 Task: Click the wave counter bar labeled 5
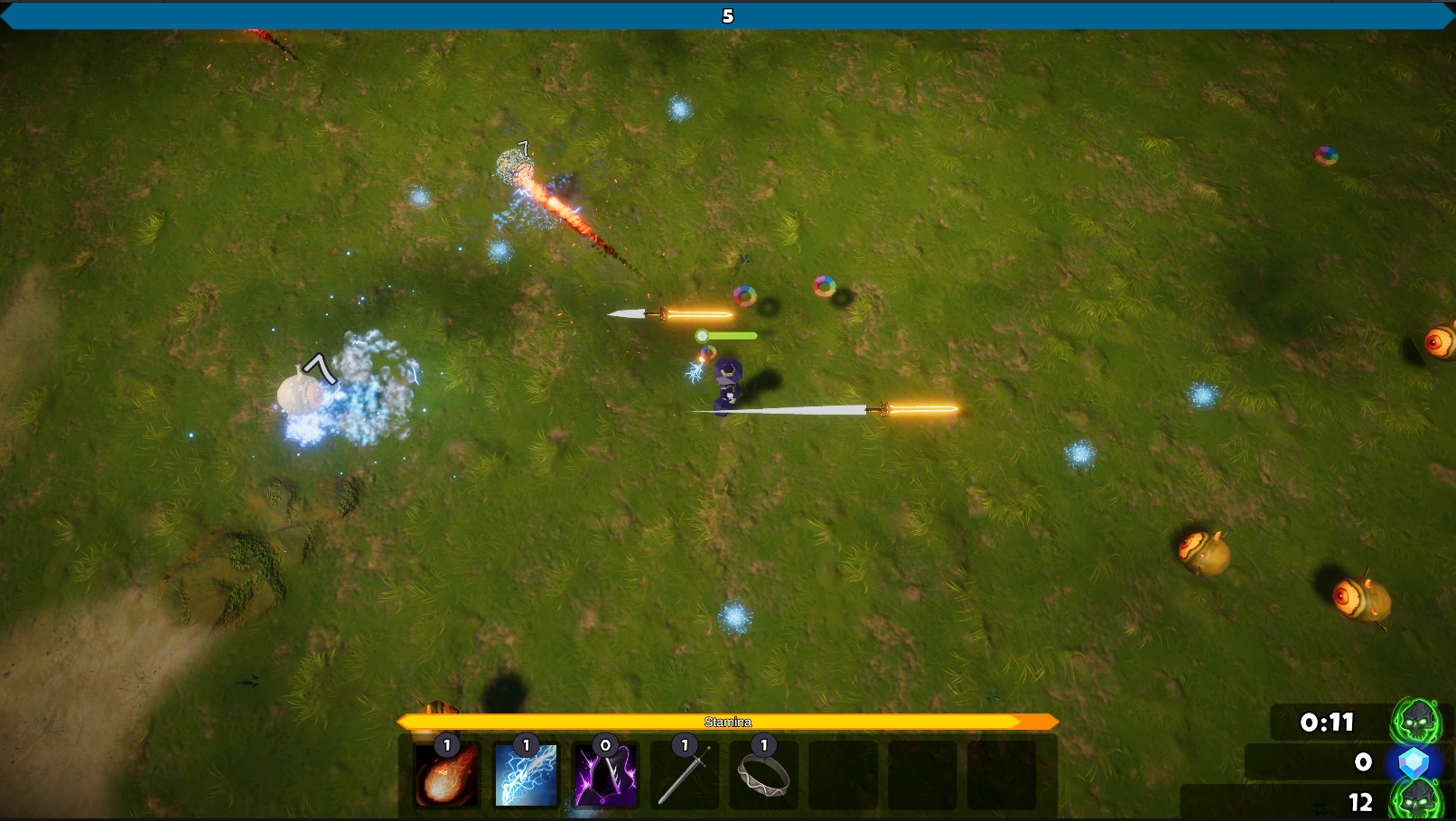coord(728,15)
